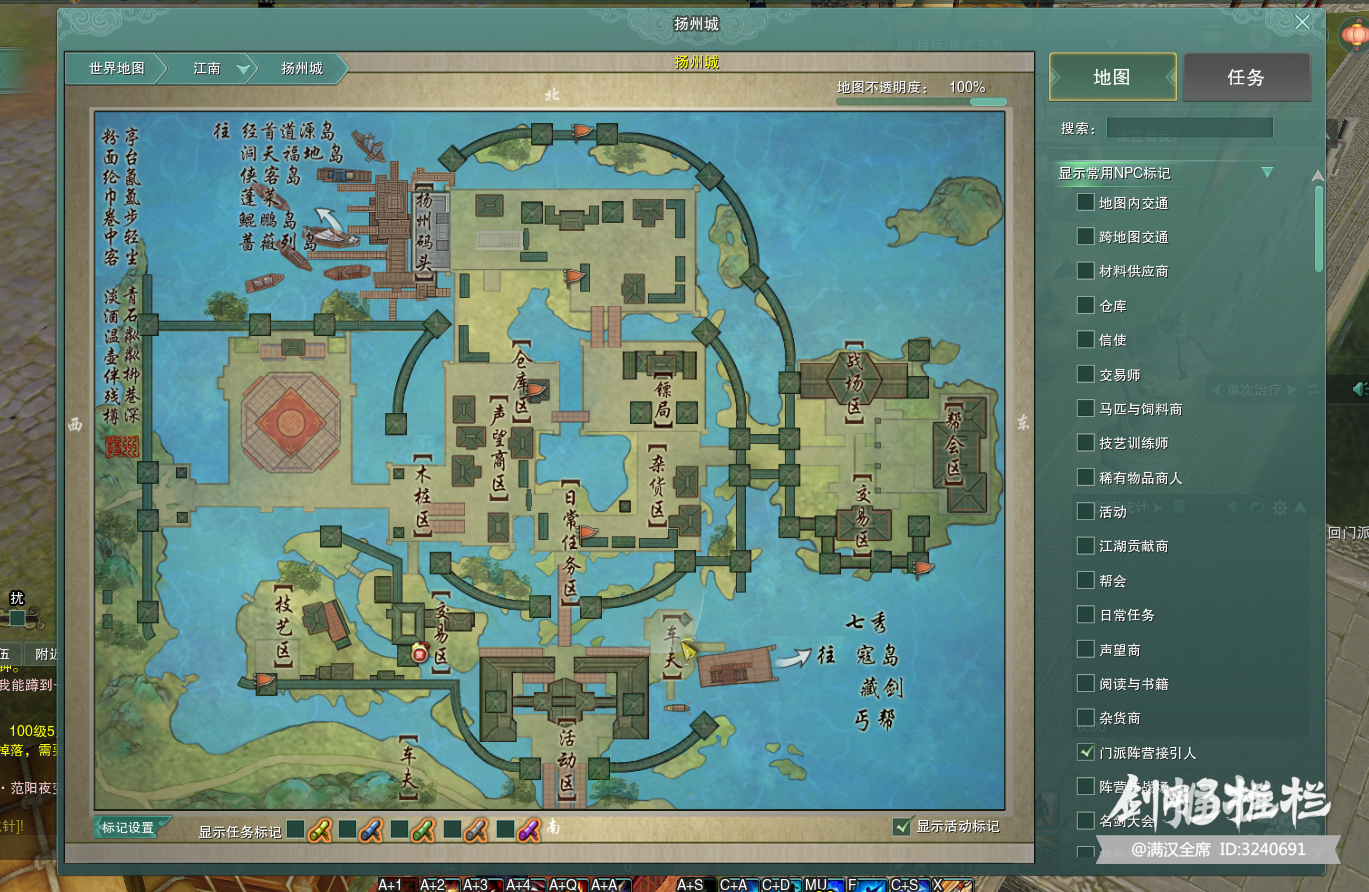
Task: Tick the 跨地图交通 checkbox
Action: pyautogui.click(x=1085, y=237)
